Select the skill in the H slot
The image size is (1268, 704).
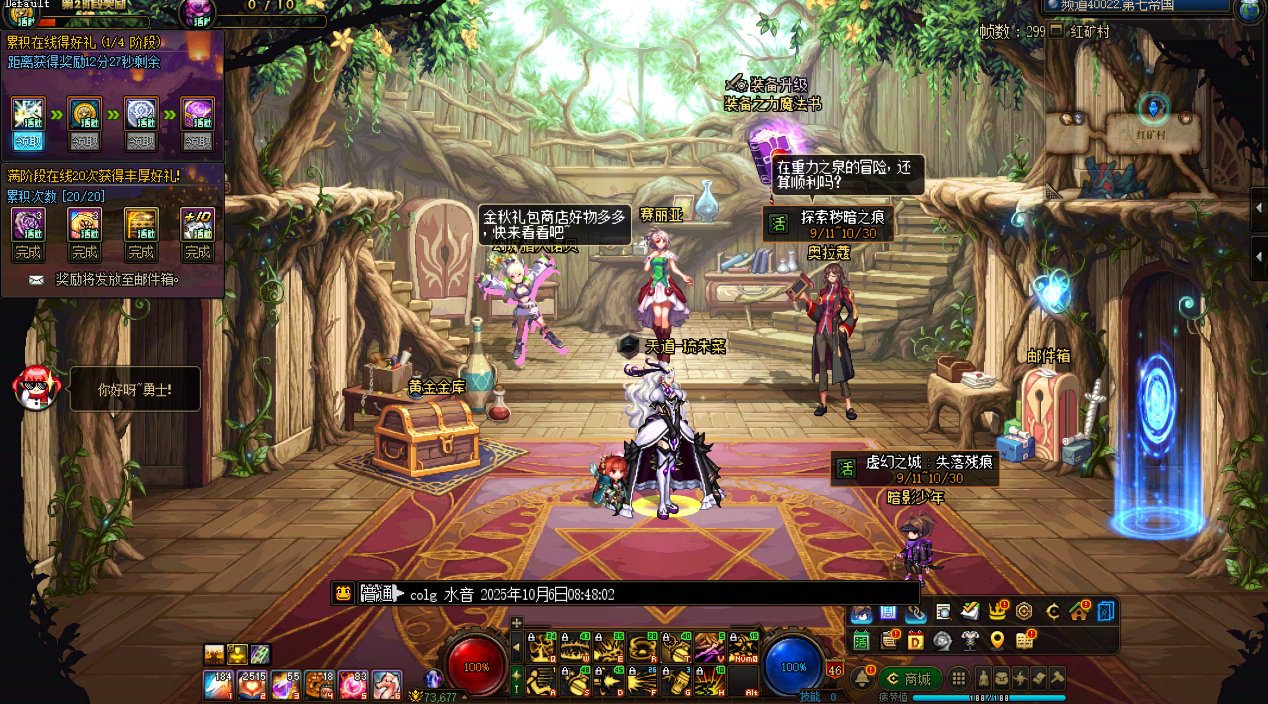pyautogui.click(x=710, y=680)
